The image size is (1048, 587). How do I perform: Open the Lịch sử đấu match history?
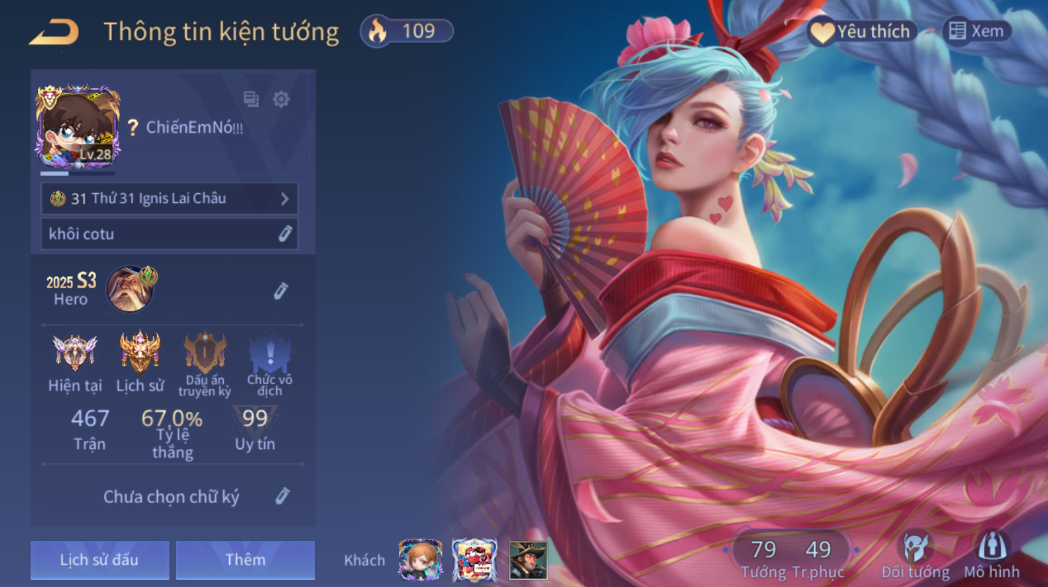99,560
